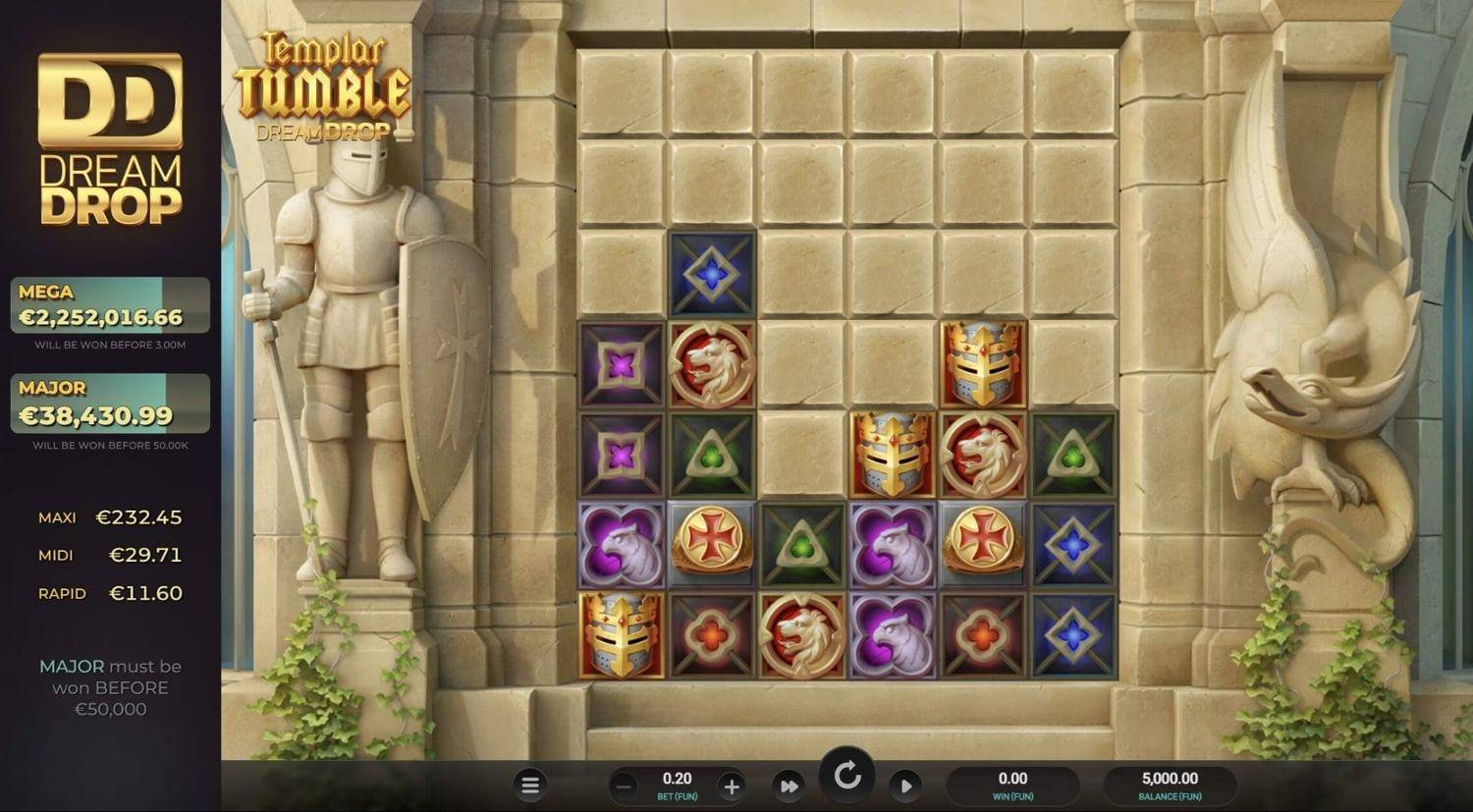
Task: Increase the bet with the plus button
Action: [x=731, y=785]
